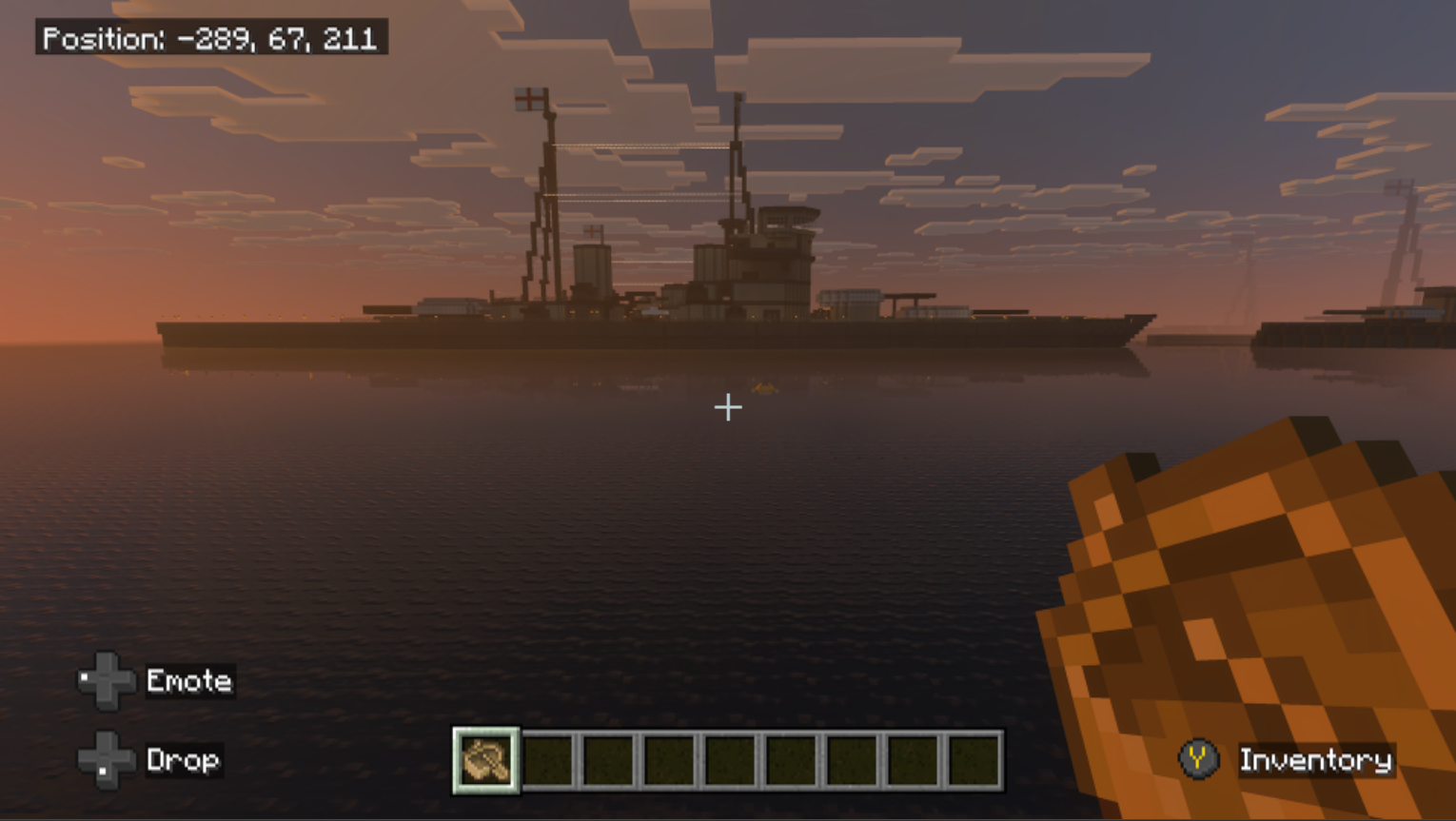Select the highlighted hotbar slot holding the brown item
The width and height of the screenshot is (1456, 821).
pyautogui.click(x=486, y=760)
